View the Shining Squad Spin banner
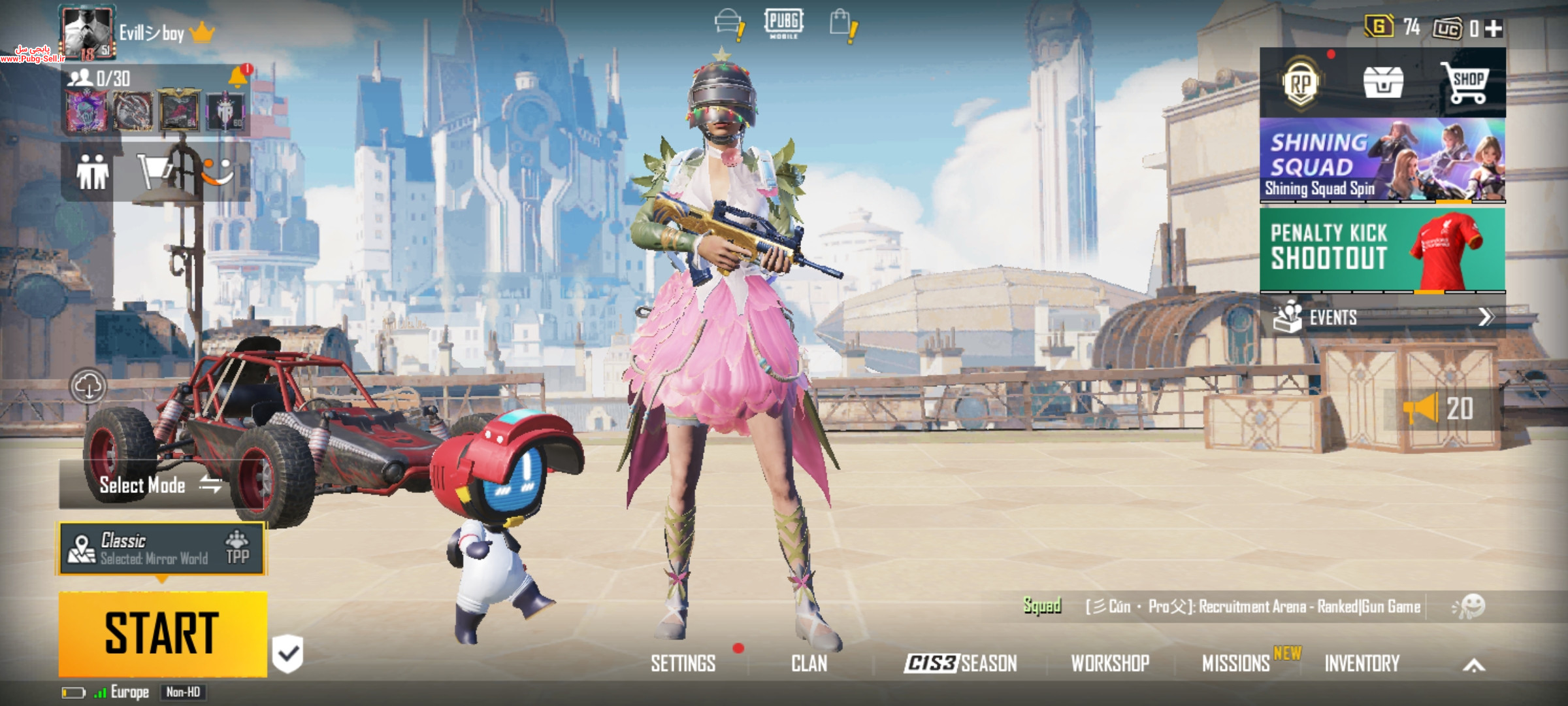This screenshot has height=706, width=1568. (x=1382, y=159)
